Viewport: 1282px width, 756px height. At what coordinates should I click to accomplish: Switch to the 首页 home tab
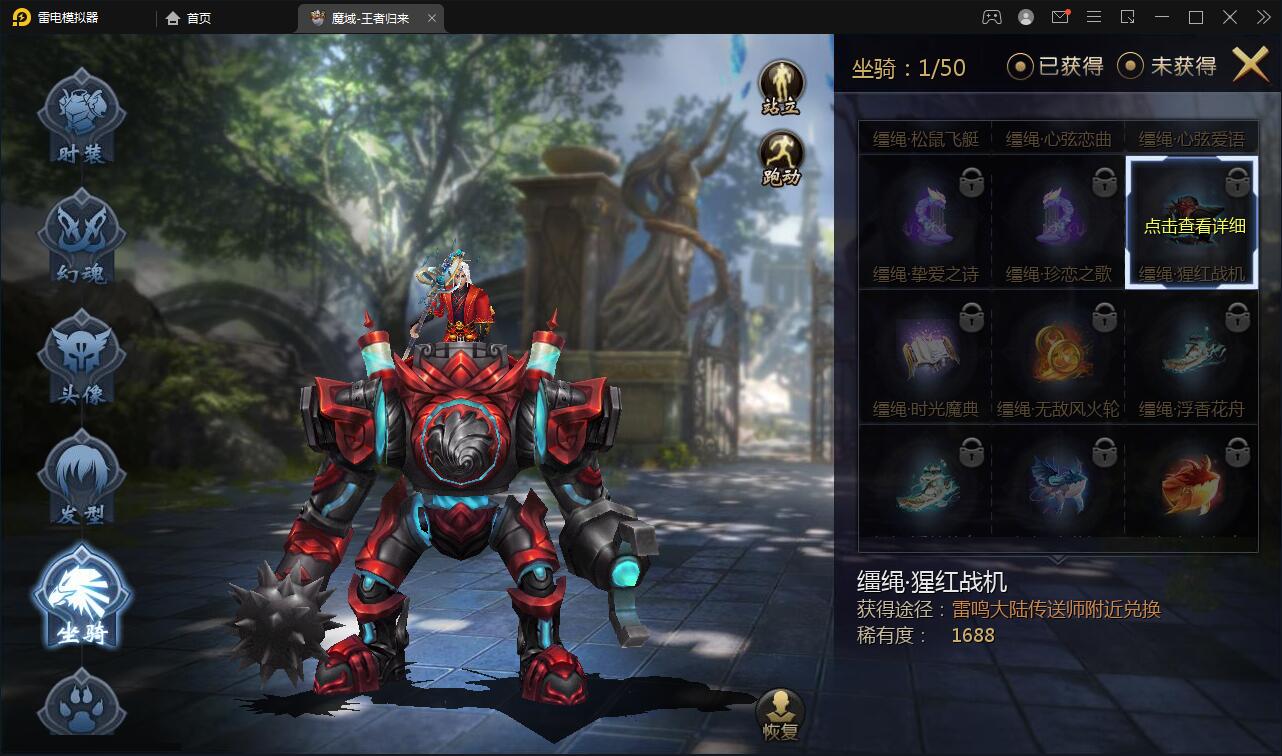pyautogui.click(x=189, y=18)
